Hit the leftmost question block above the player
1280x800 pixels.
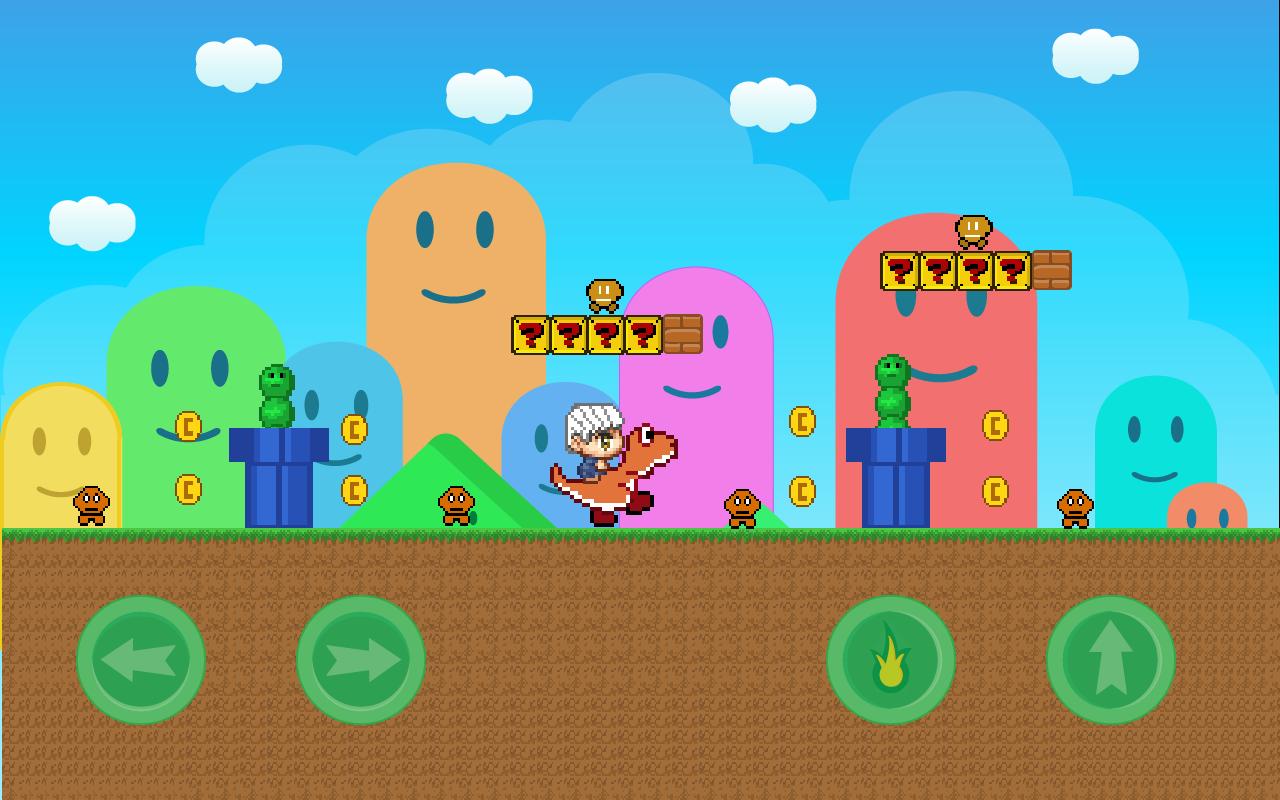point(531,334)
